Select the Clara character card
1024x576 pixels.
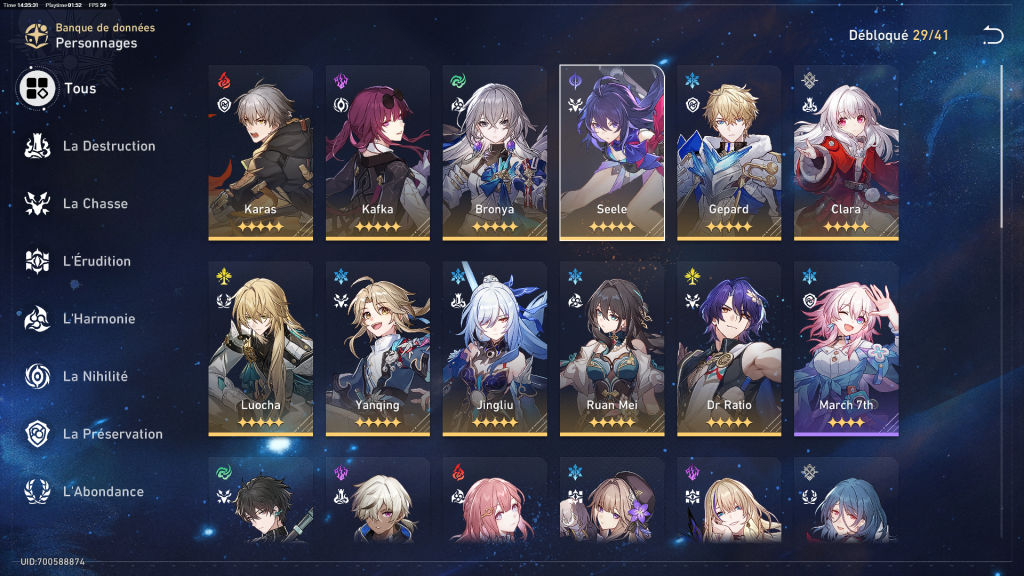[845, 152]
